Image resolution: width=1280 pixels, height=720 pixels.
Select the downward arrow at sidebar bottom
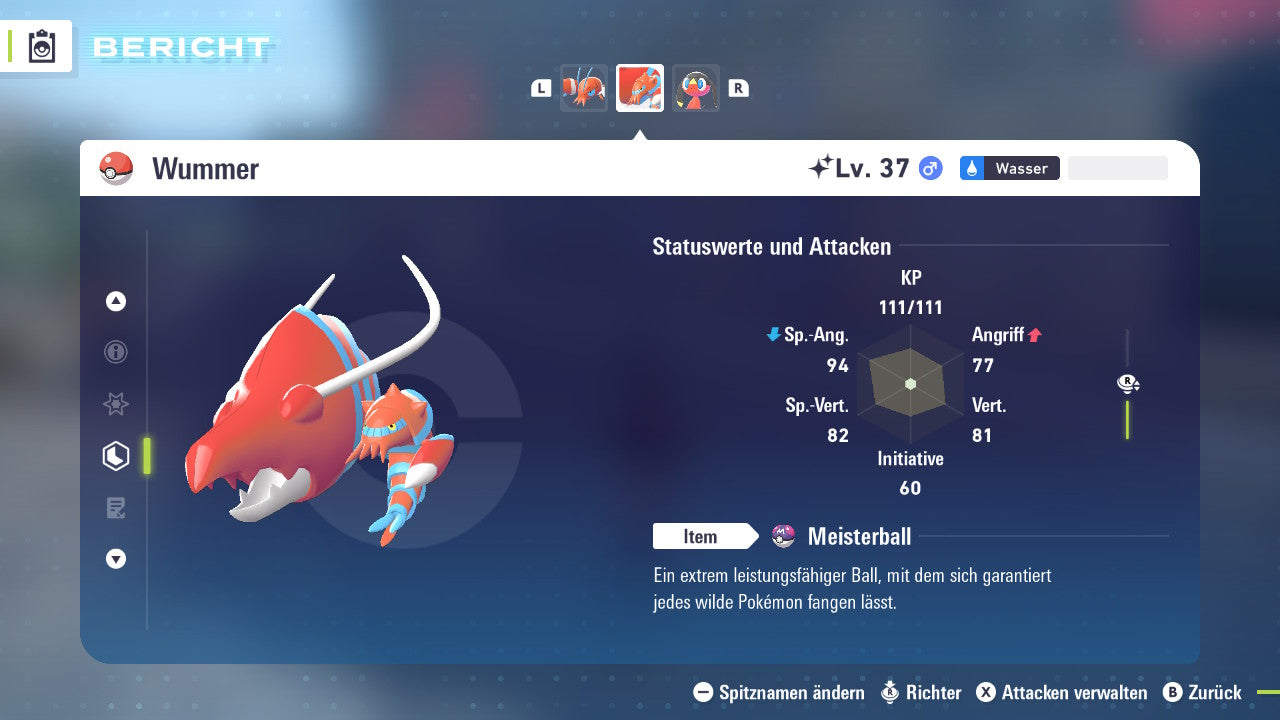[115, 559]
